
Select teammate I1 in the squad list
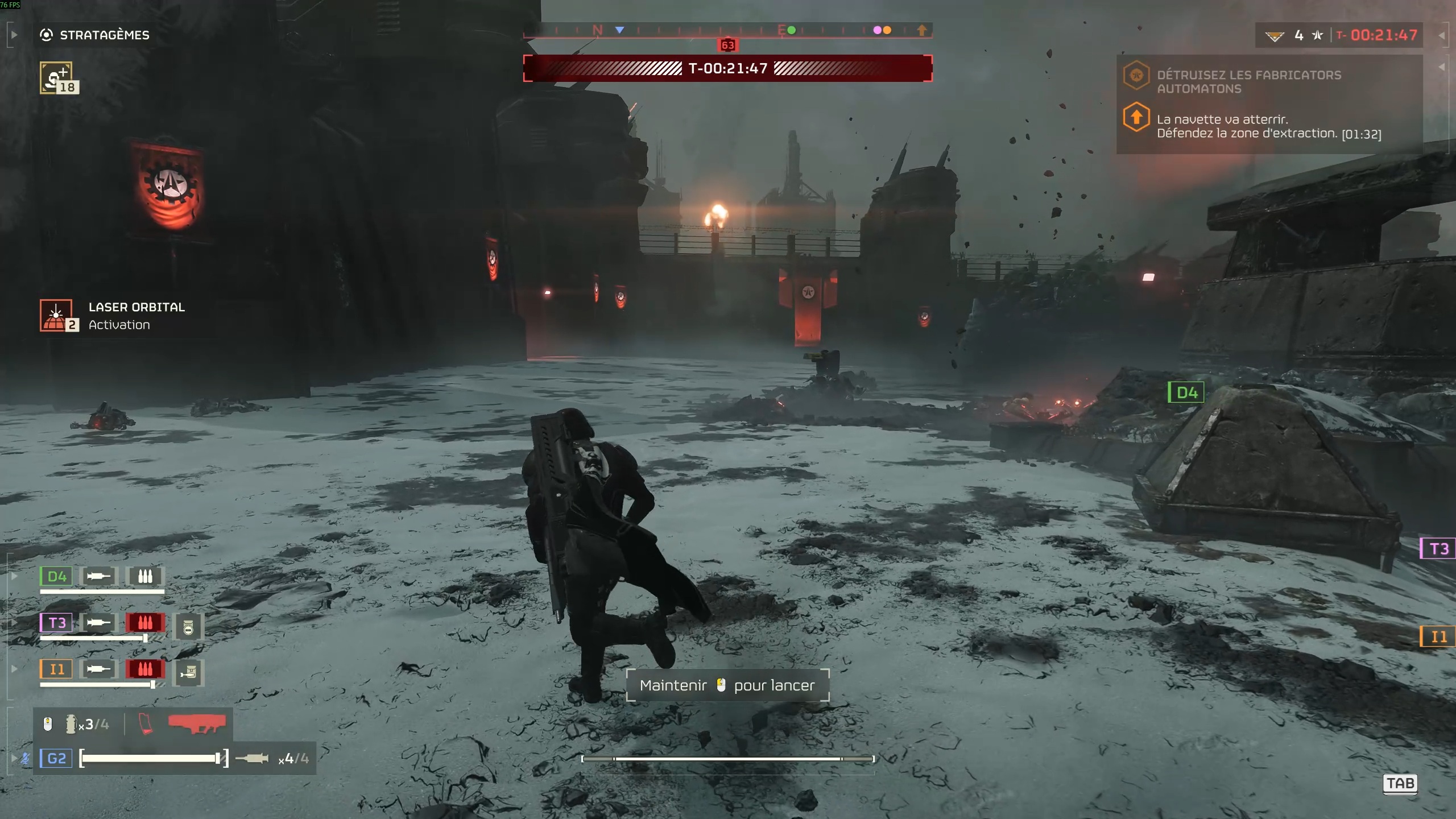click(x=56, y=669)
